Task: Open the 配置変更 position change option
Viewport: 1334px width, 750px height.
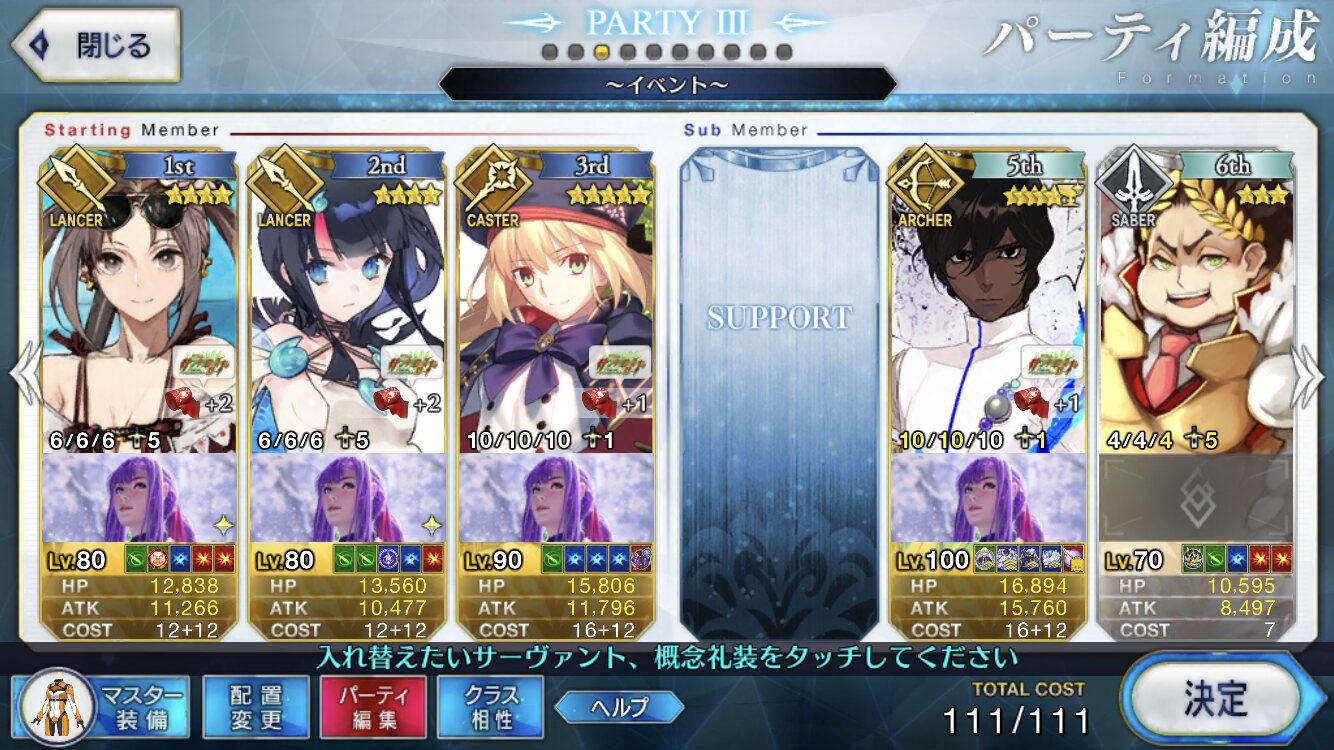Action: [x=255, y=706]
